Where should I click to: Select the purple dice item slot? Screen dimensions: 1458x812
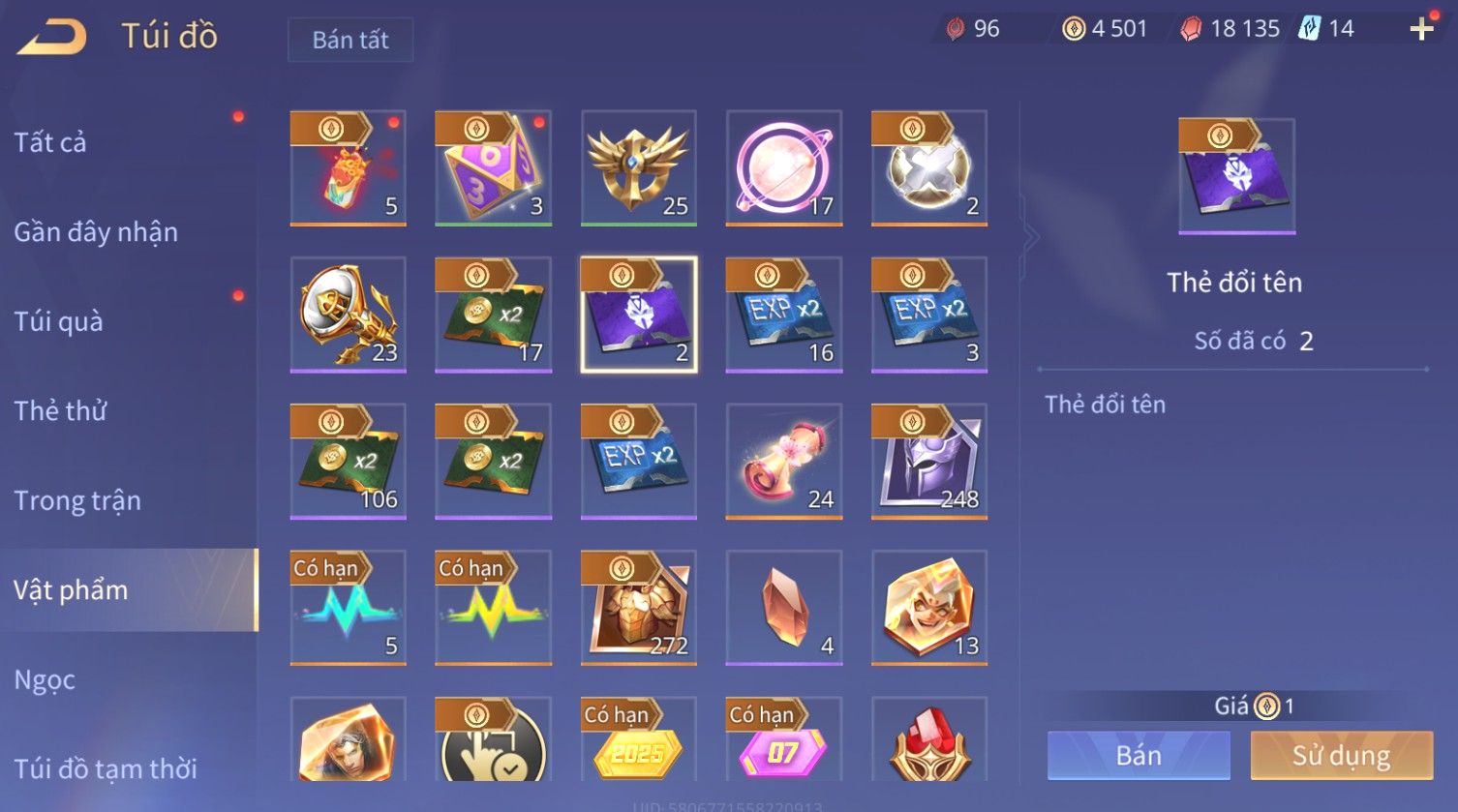pos(493,167)
